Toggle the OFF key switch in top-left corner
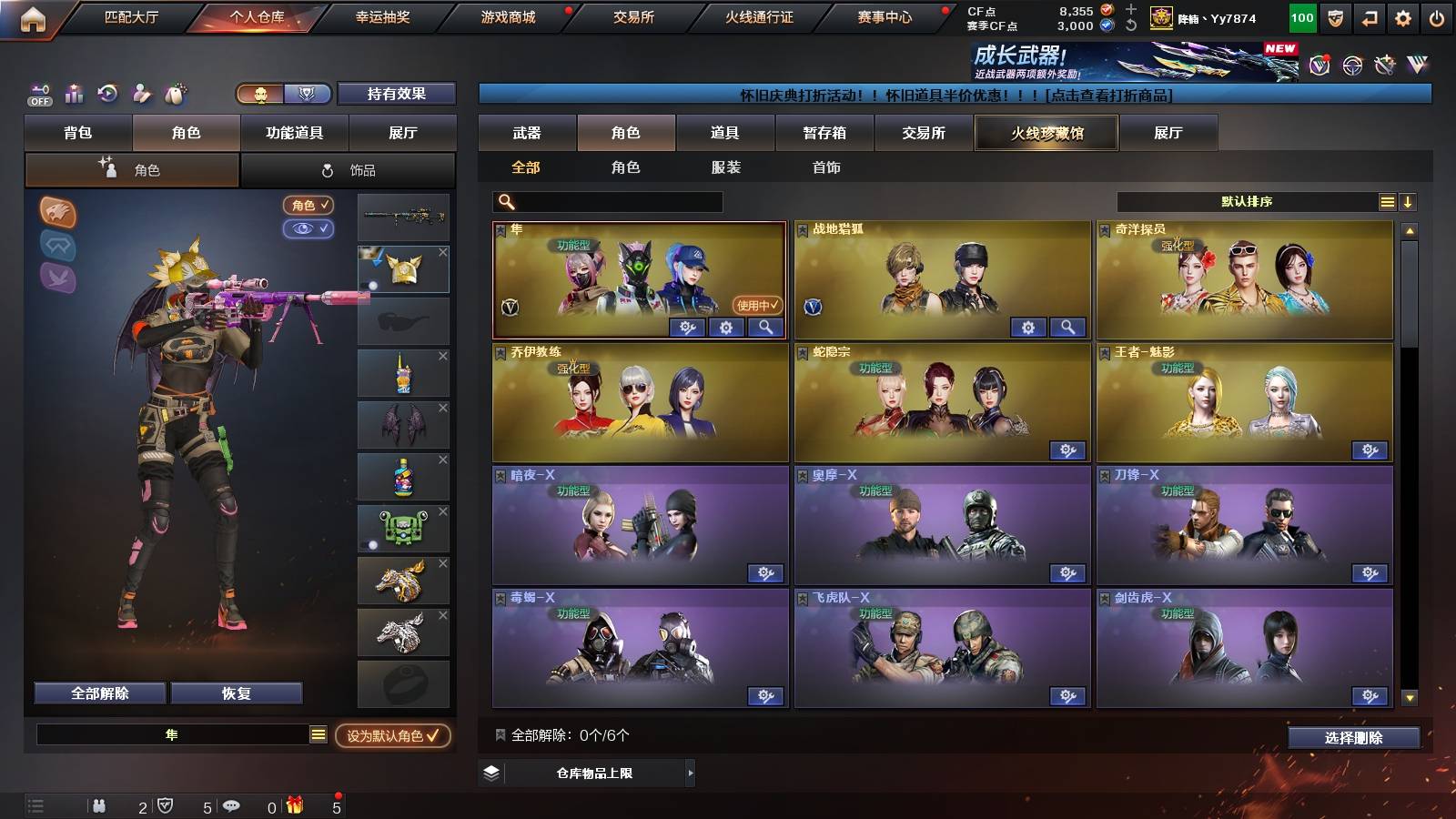 (x=38, y=93)
